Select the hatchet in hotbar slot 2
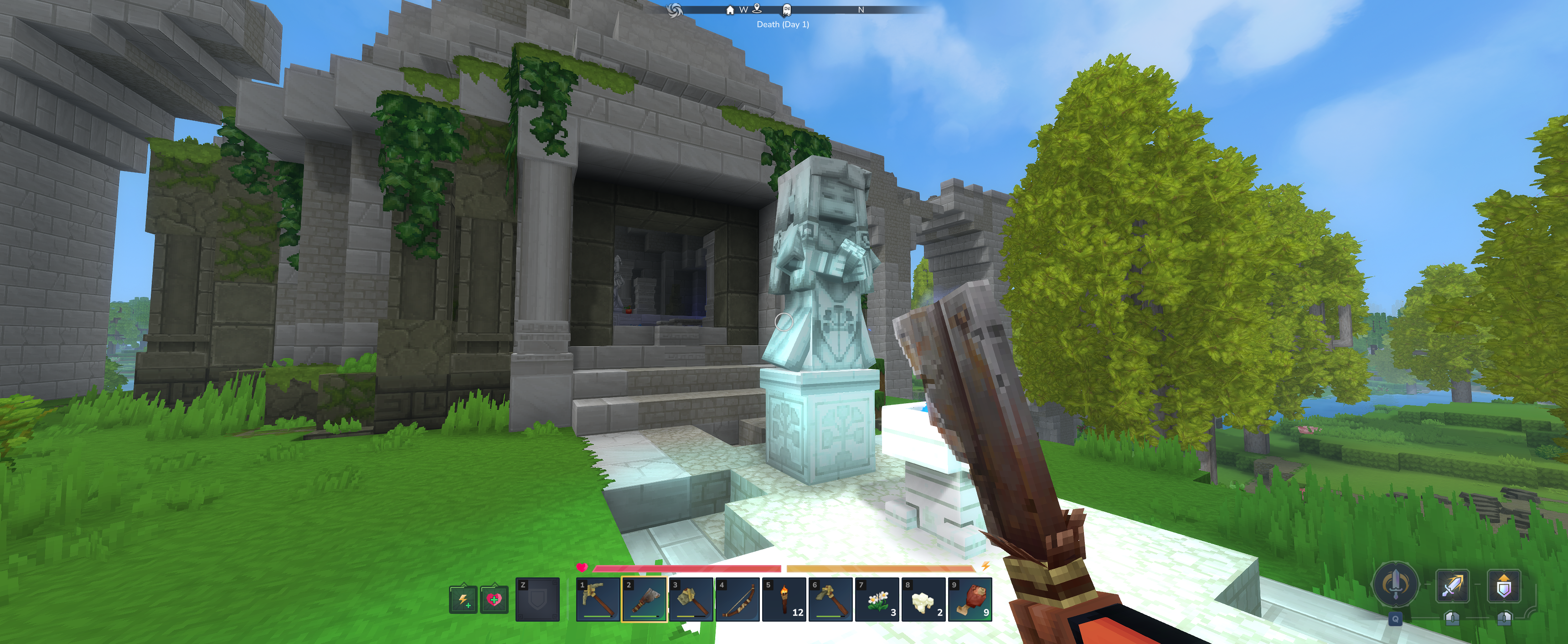1568x644 pixels. [x=645, y=599]
